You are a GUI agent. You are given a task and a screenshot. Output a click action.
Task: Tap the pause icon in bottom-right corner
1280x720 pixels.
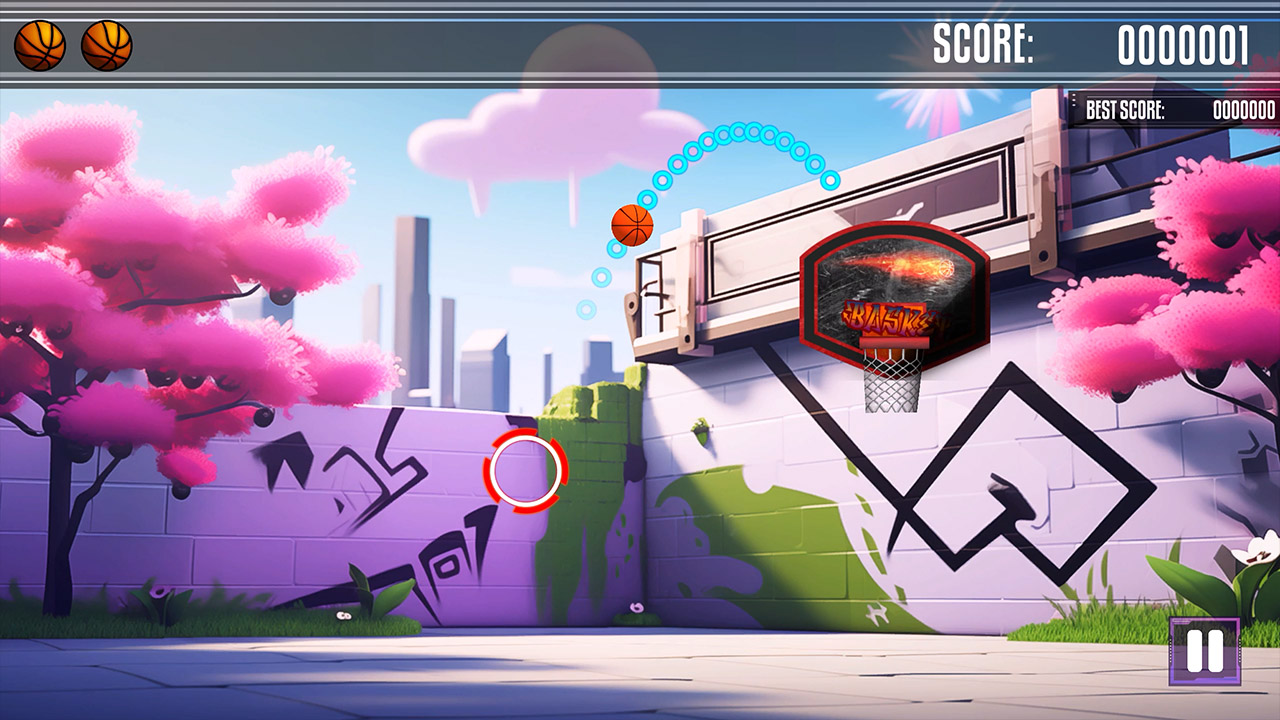pos(1204,652)
